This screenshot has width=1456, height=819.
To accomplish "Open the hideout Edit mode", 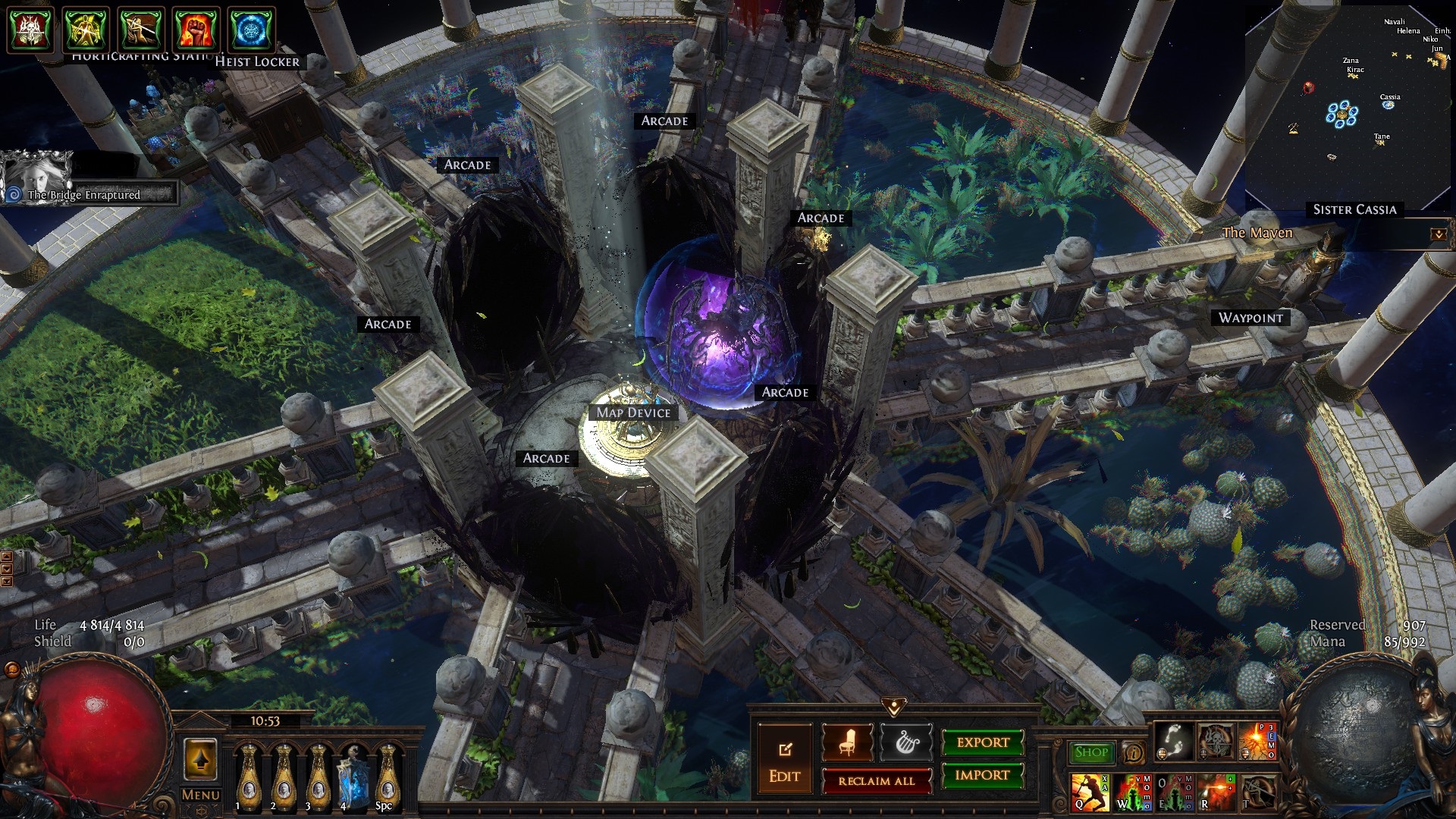I will tap(784, 761).
